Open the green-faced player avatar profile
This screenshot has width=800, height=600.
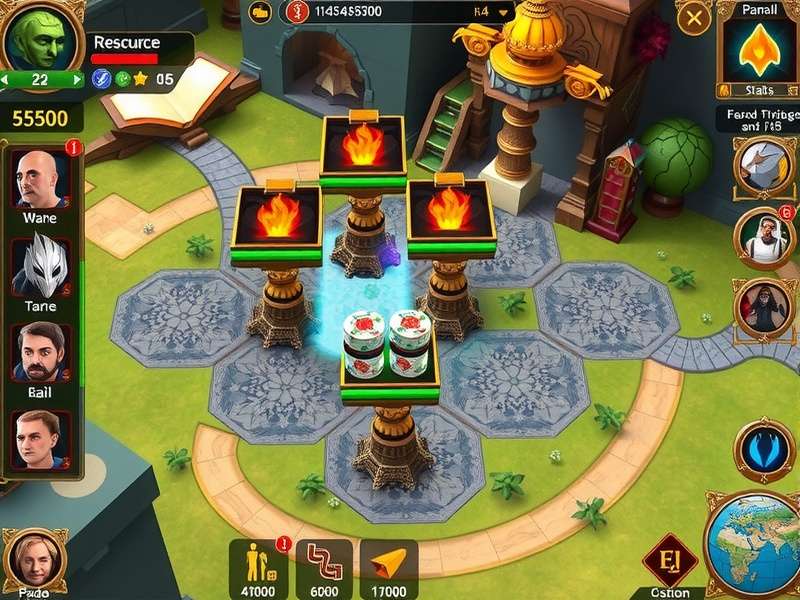tap(32, 38)
